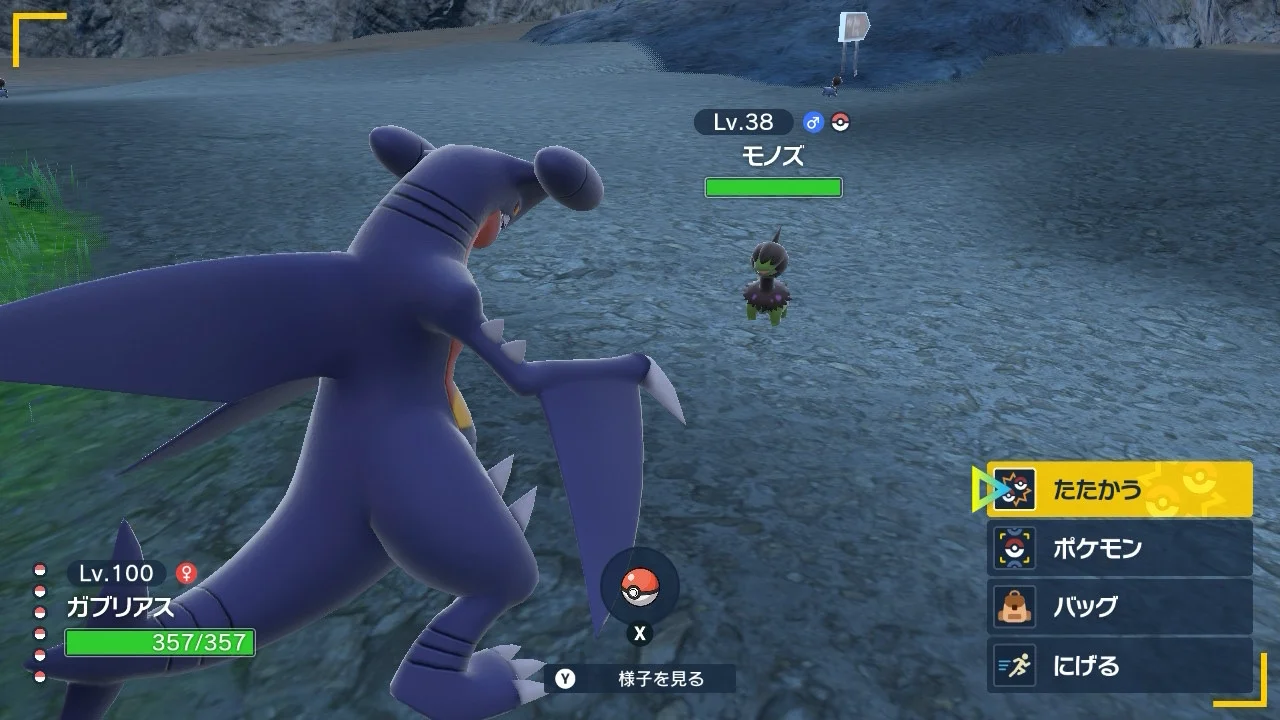This screenshot has width=1280, height=720.
Task: Open the バッグ (Bag) menu
Action: pos(1119,606)
